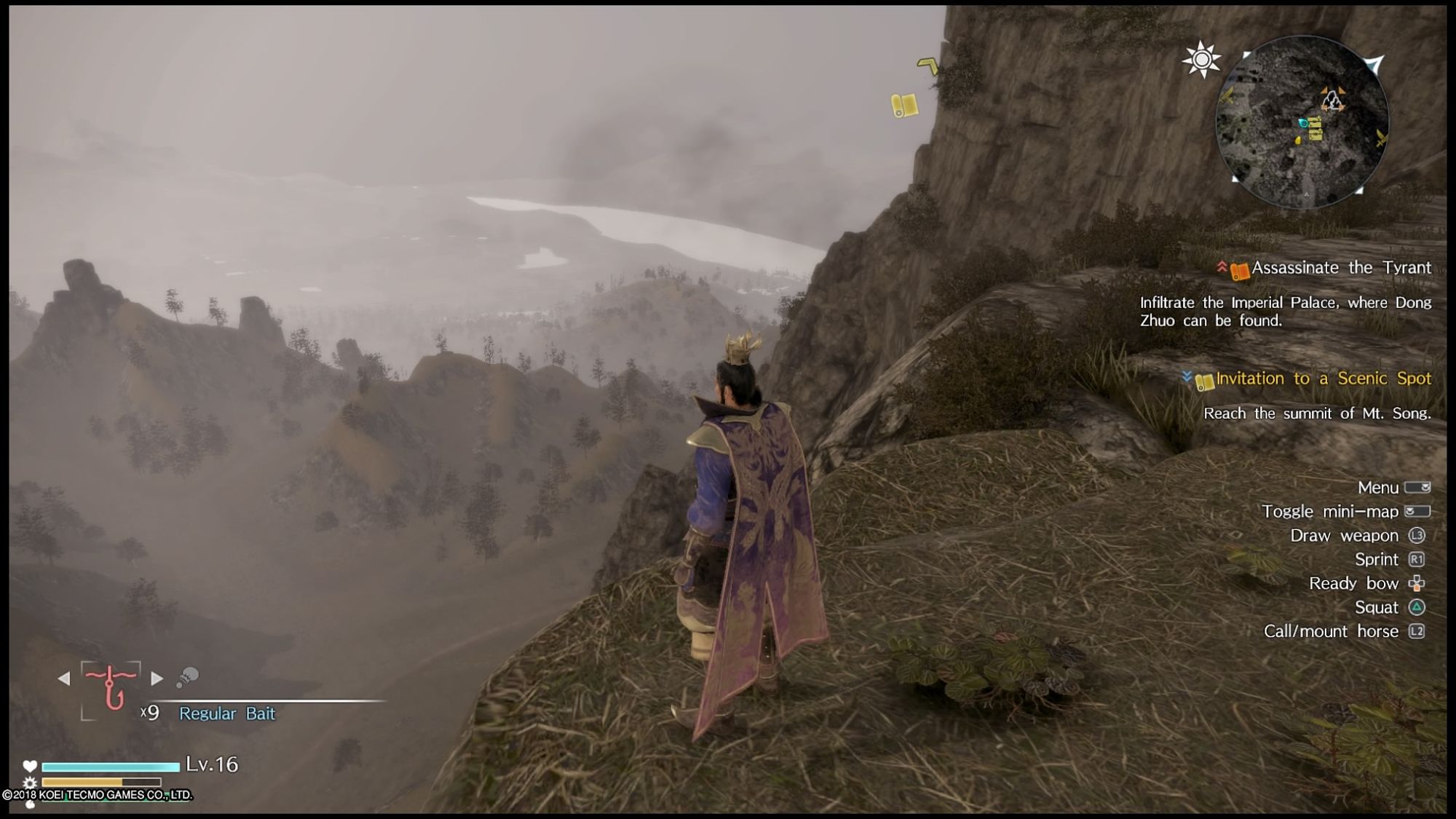The height and width of the screenshot is (819, 1456).
Task: Cycle to the next item with right arrow
Action: (x=157, y=678)
